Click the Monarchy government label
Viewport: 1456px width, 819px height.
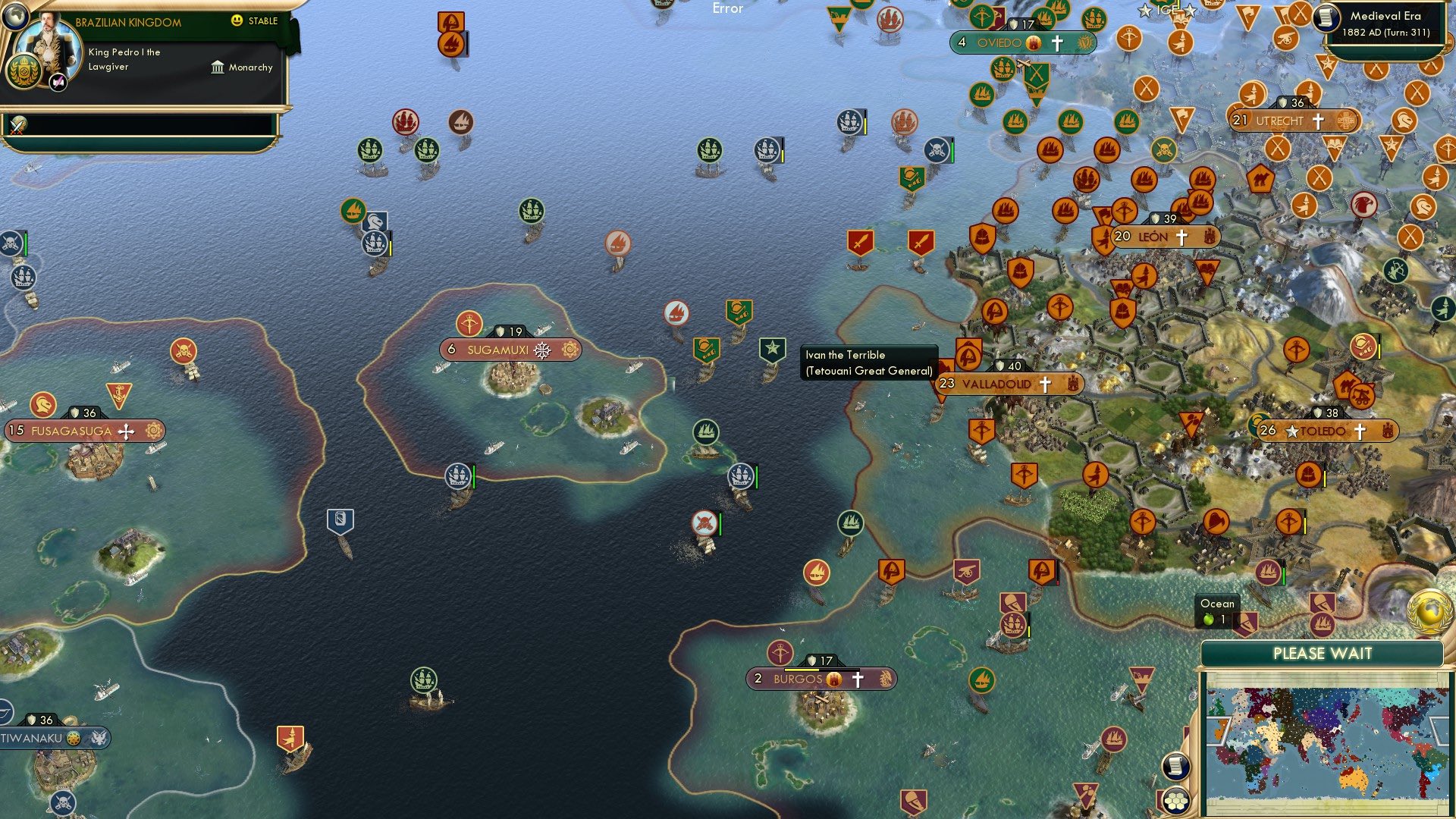(x=242, y=67)
